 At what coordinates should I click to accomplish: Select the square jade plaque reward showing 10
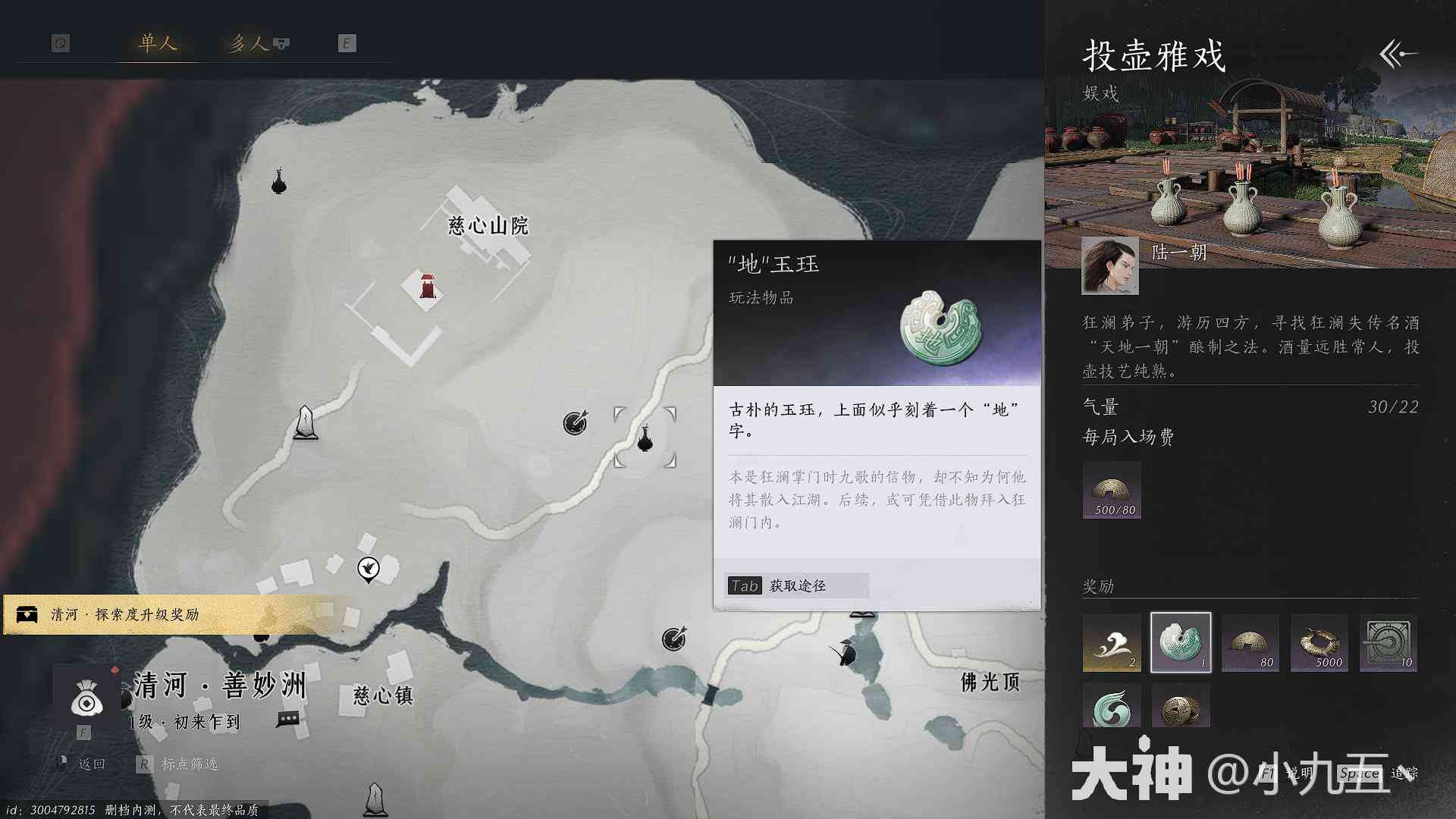tap(1388, 643)
